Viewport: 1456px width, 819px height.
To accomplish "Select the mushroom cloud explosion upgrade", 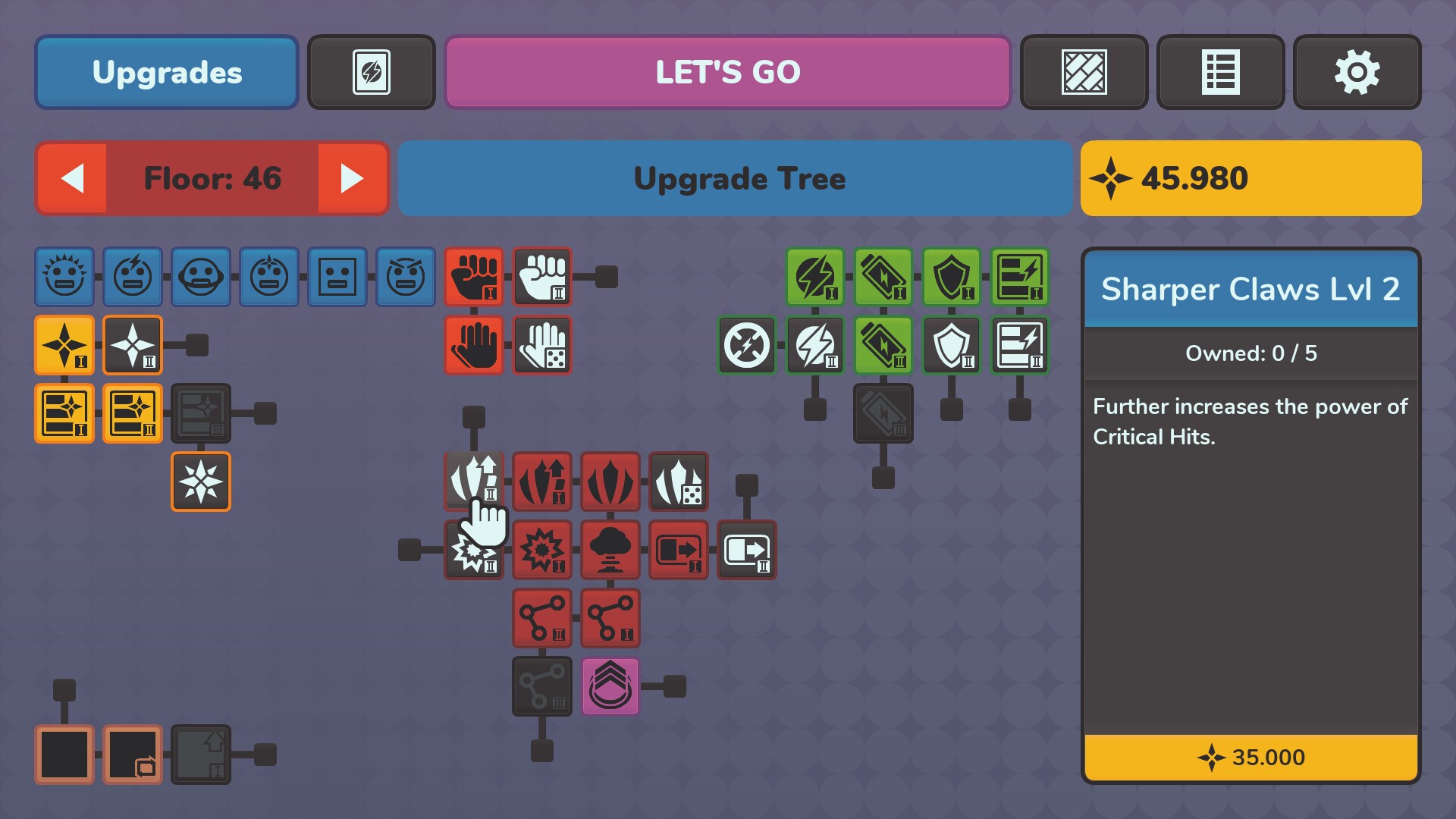I will 610,550.
